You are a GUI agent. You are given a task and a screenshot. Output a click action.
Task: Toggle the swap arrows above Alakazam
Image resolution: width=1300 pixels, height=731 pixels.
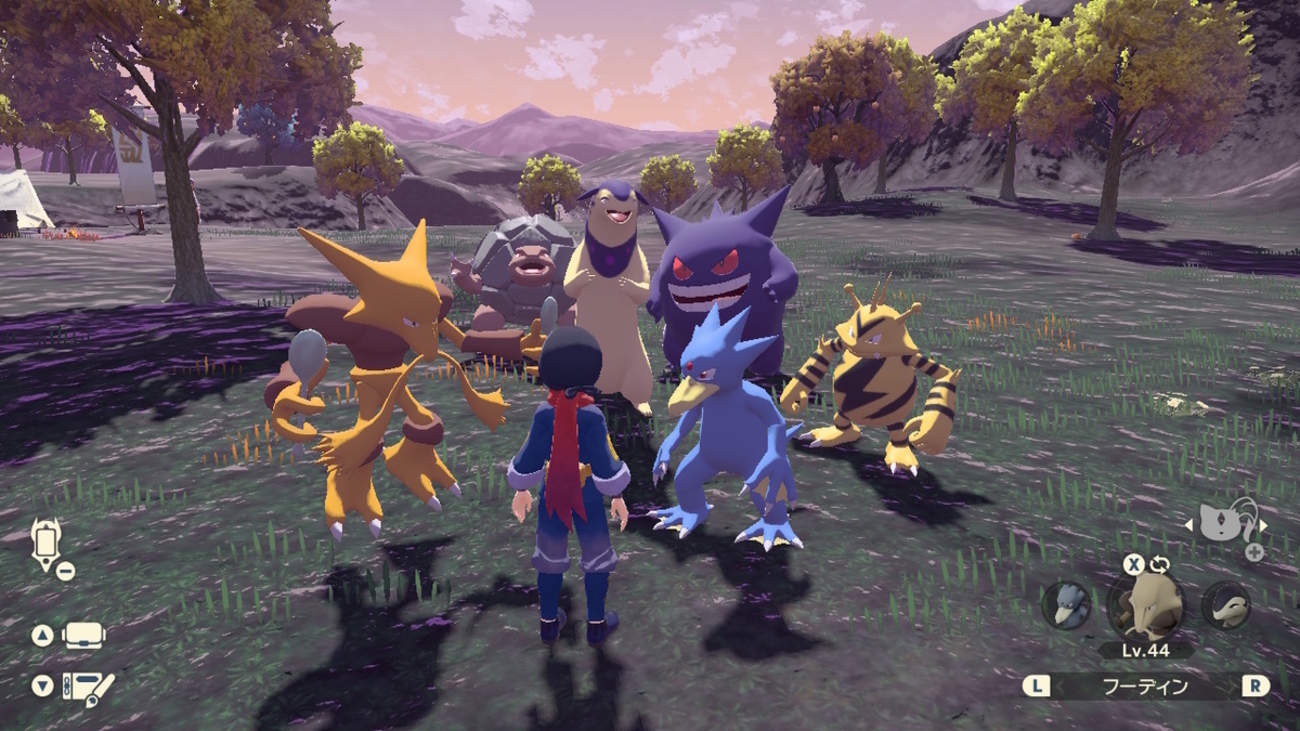click(x=1159, y=565)
